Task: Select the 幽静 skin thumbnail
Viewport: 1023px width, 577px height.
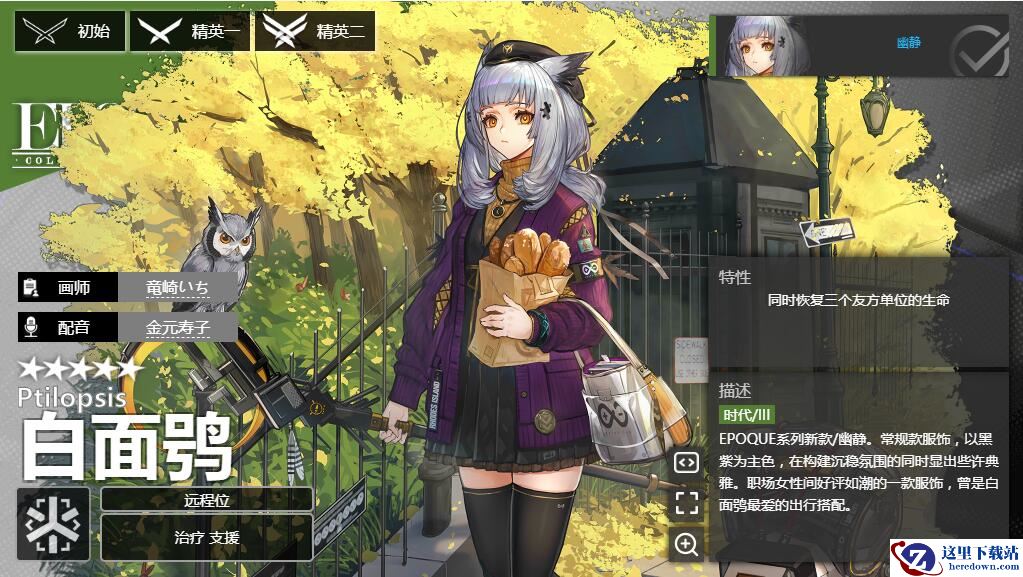Action: [x=768, y=46]
